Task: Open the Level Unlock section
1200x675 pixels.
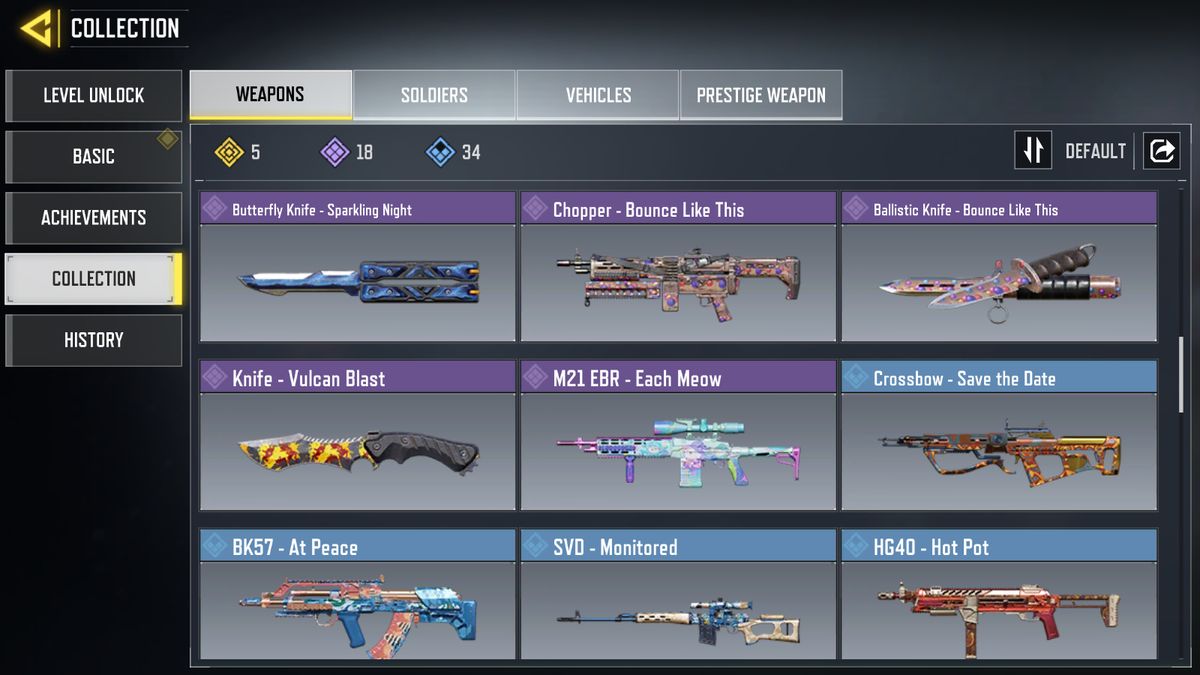Action: pos(94,96)
